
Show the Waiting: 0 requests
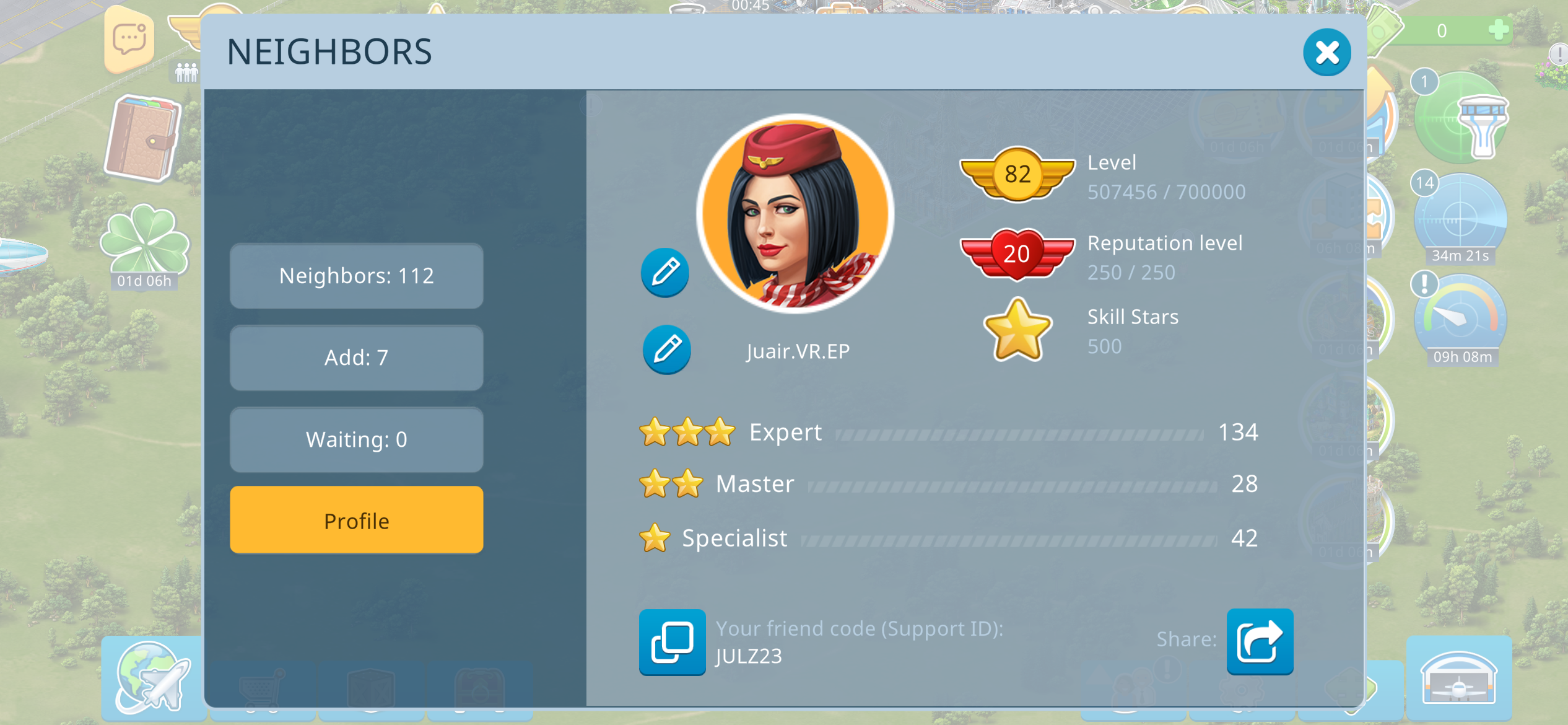point(356,439)
